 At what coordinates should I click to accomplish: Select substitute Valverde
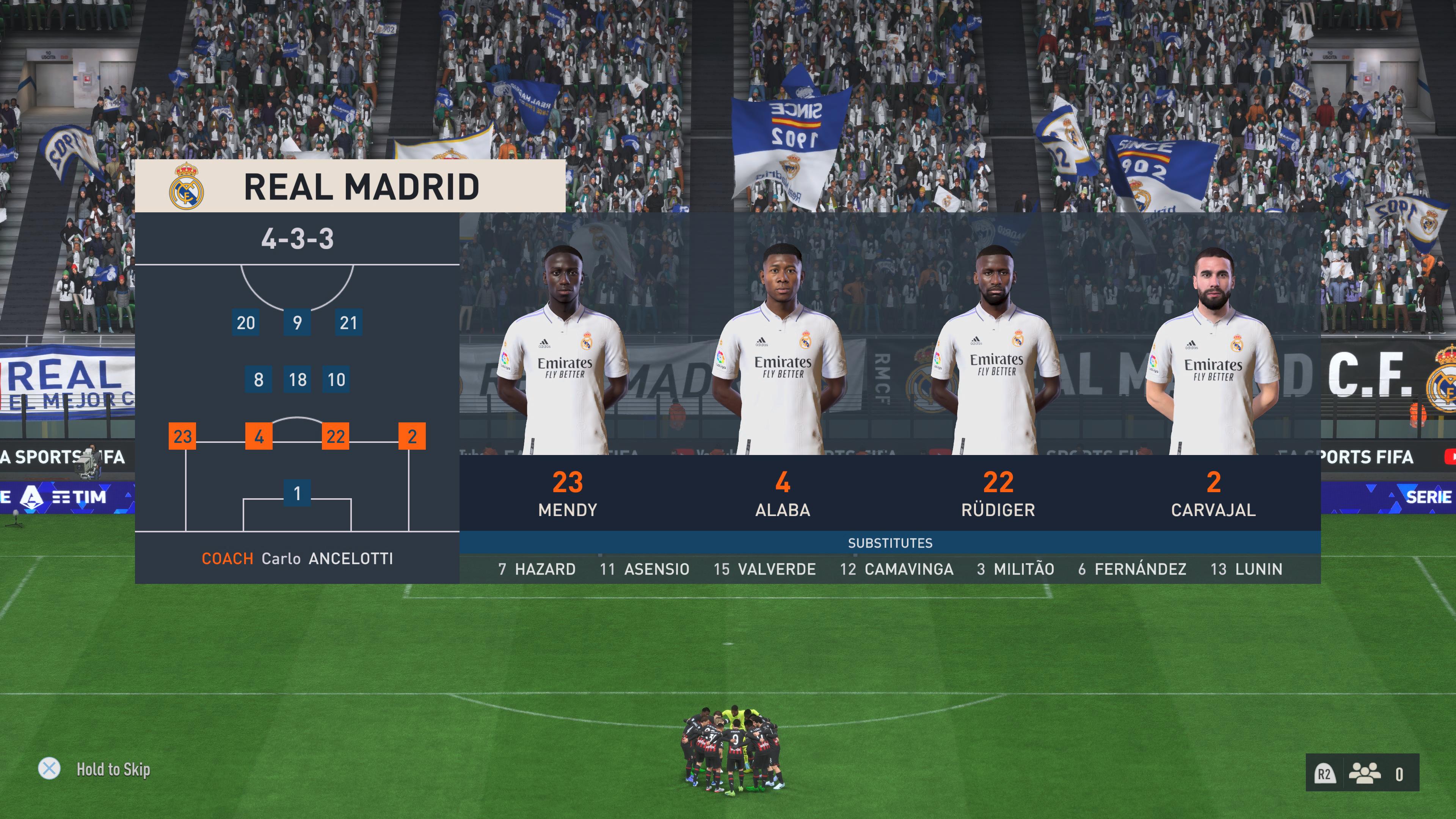[x=765, y=569]
